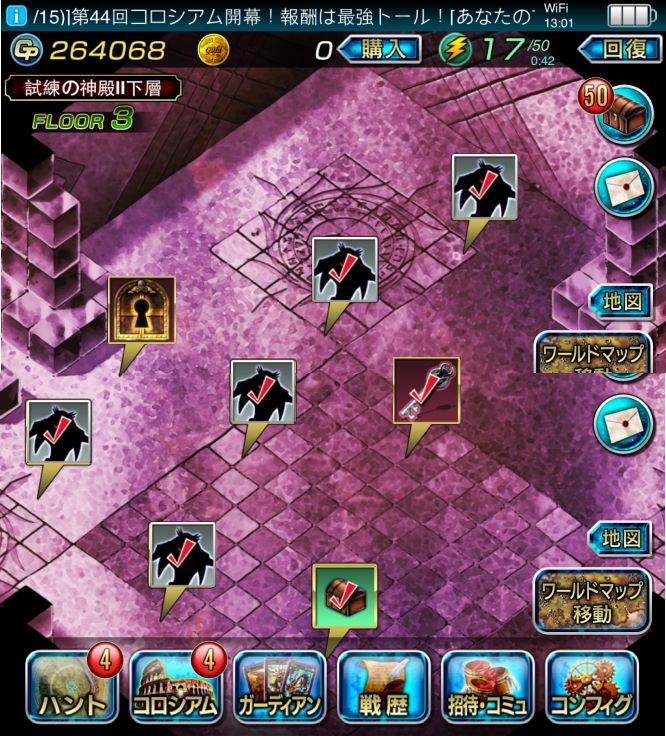Select the key item tile
Image resolution: width=666 pixels, height=736 pixels.
point(426,390)
